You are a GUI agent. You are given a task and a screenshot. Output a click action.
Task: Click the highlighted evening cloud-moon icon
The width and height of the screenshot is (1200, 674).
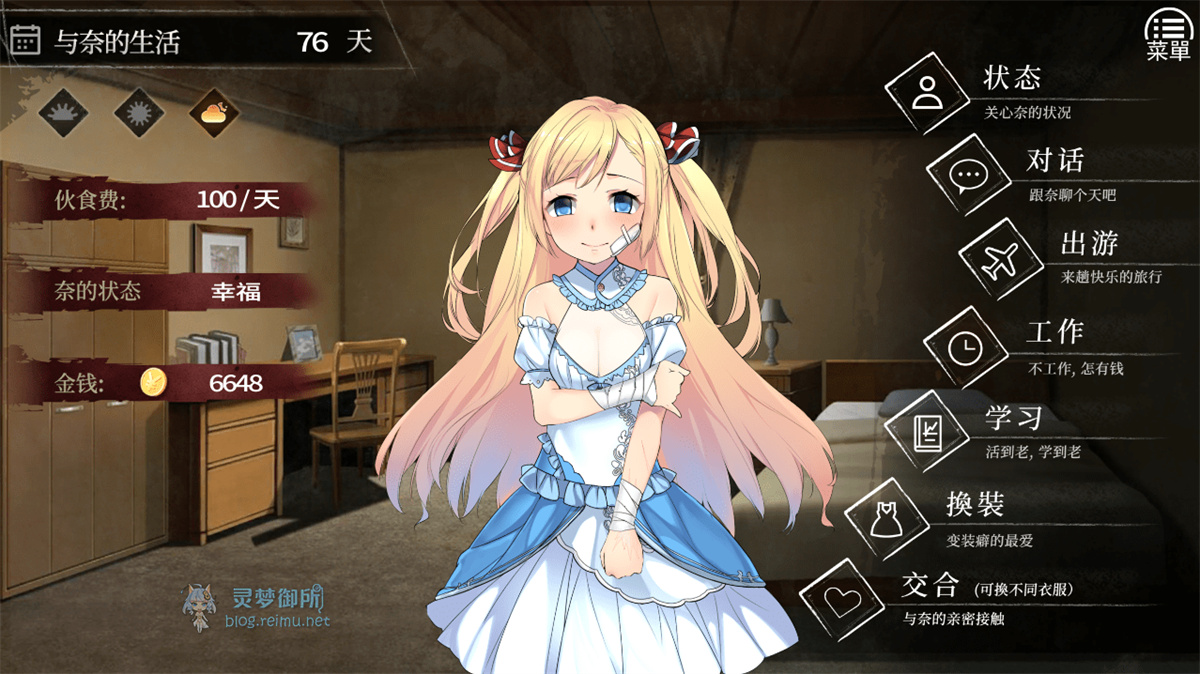214,112
